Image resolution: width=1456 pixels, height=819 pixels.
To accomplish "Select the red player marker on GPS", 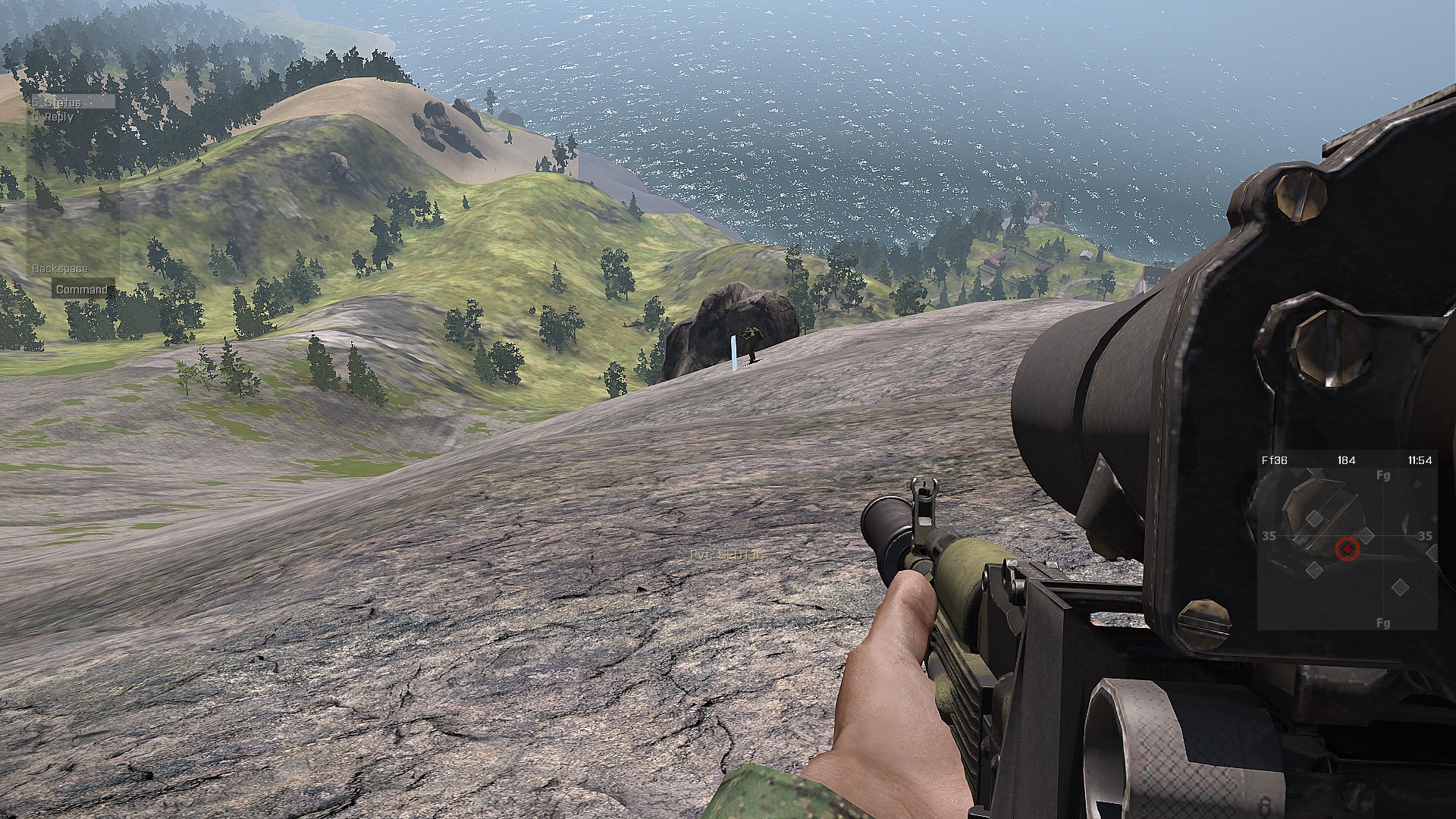I will [x=1347, y=548].
